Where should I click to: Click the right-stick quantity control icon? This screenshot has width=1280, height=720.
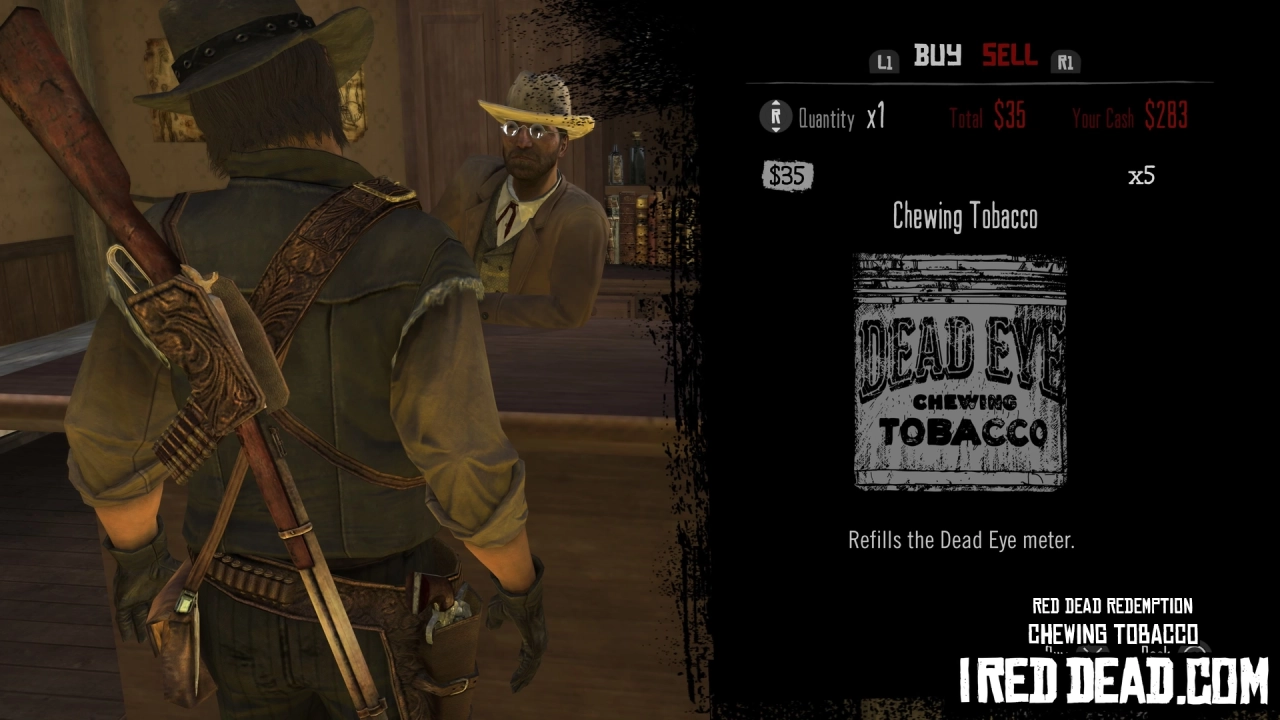pos(775,117)
